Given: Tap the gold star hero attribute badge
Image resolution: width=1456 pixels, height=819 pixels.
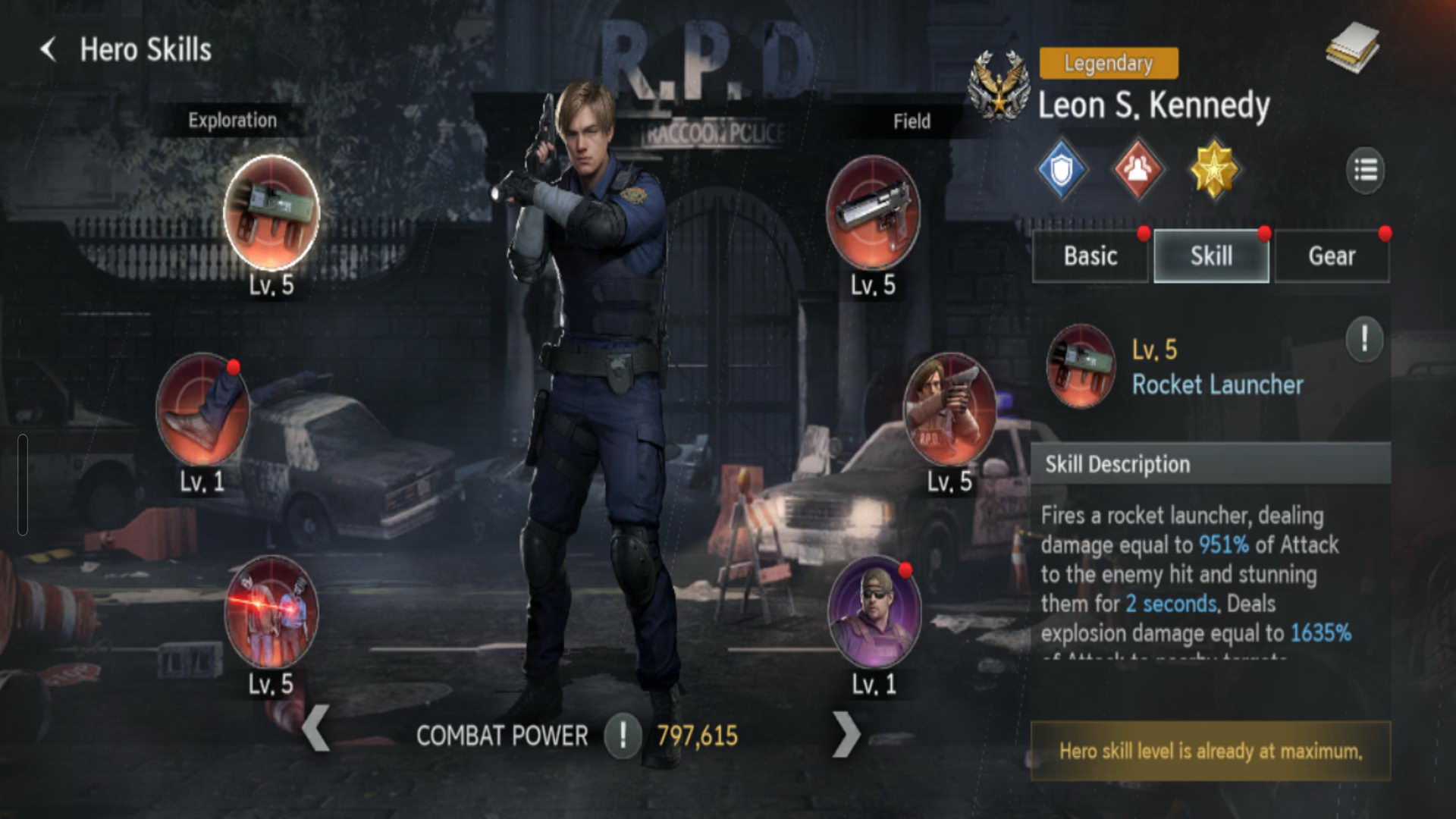Looking at the screenshot, I should pos(1214,170).
